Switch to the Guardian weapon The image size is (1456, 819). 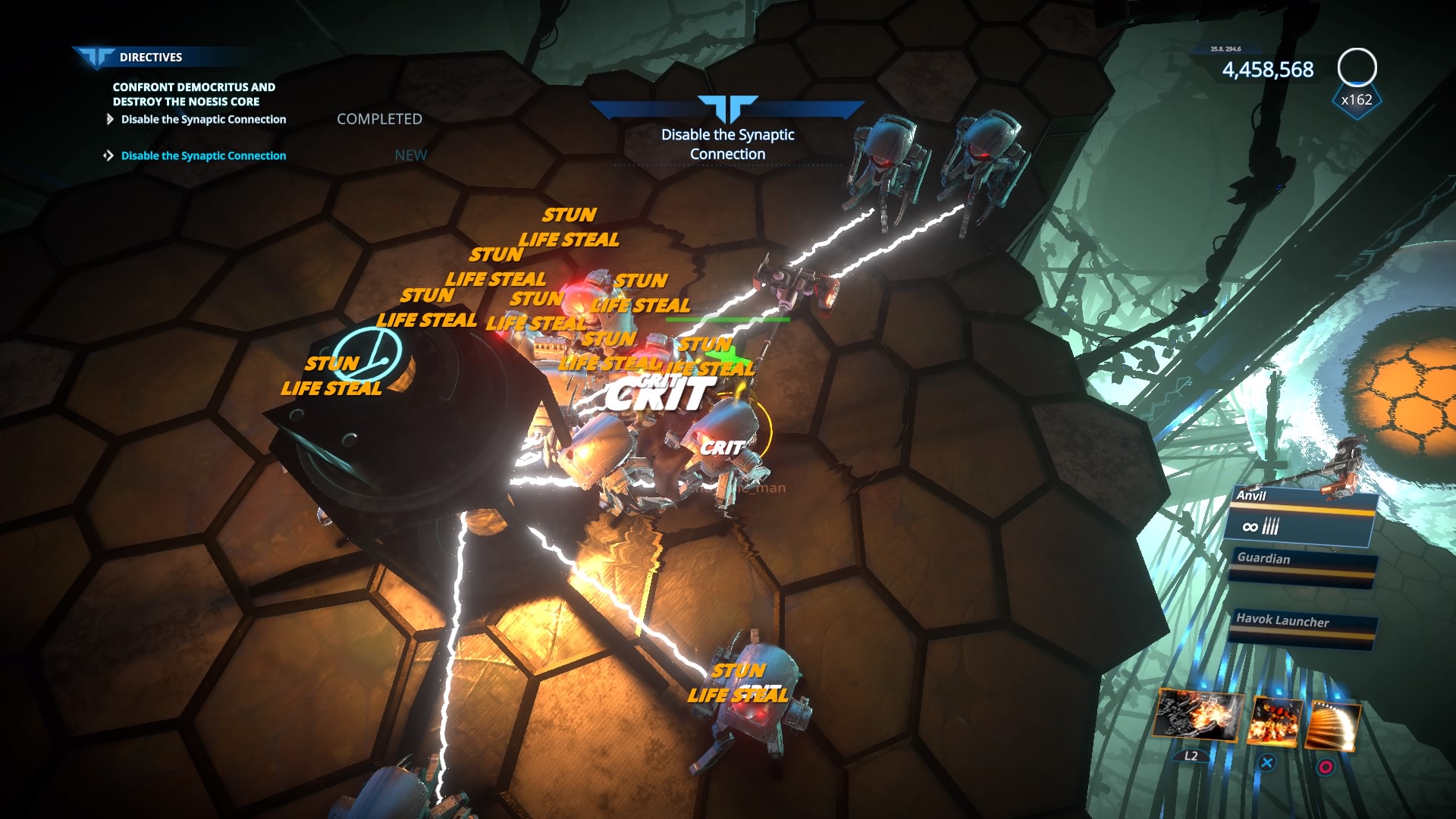1301,566
